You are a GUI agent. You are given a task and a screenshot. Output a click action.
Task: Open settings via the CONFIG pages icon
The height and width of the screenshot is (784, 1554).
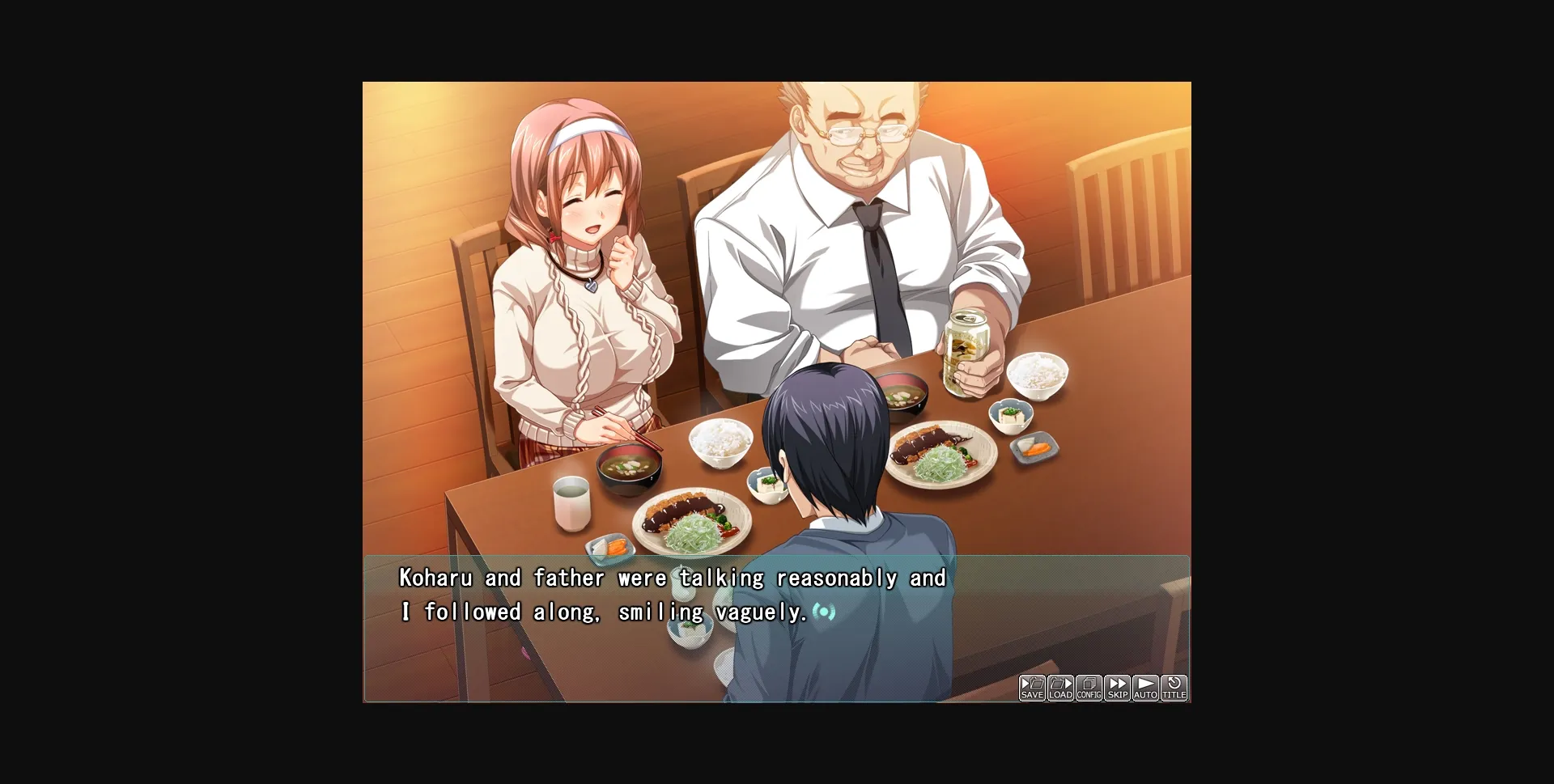coord(1089,686)
